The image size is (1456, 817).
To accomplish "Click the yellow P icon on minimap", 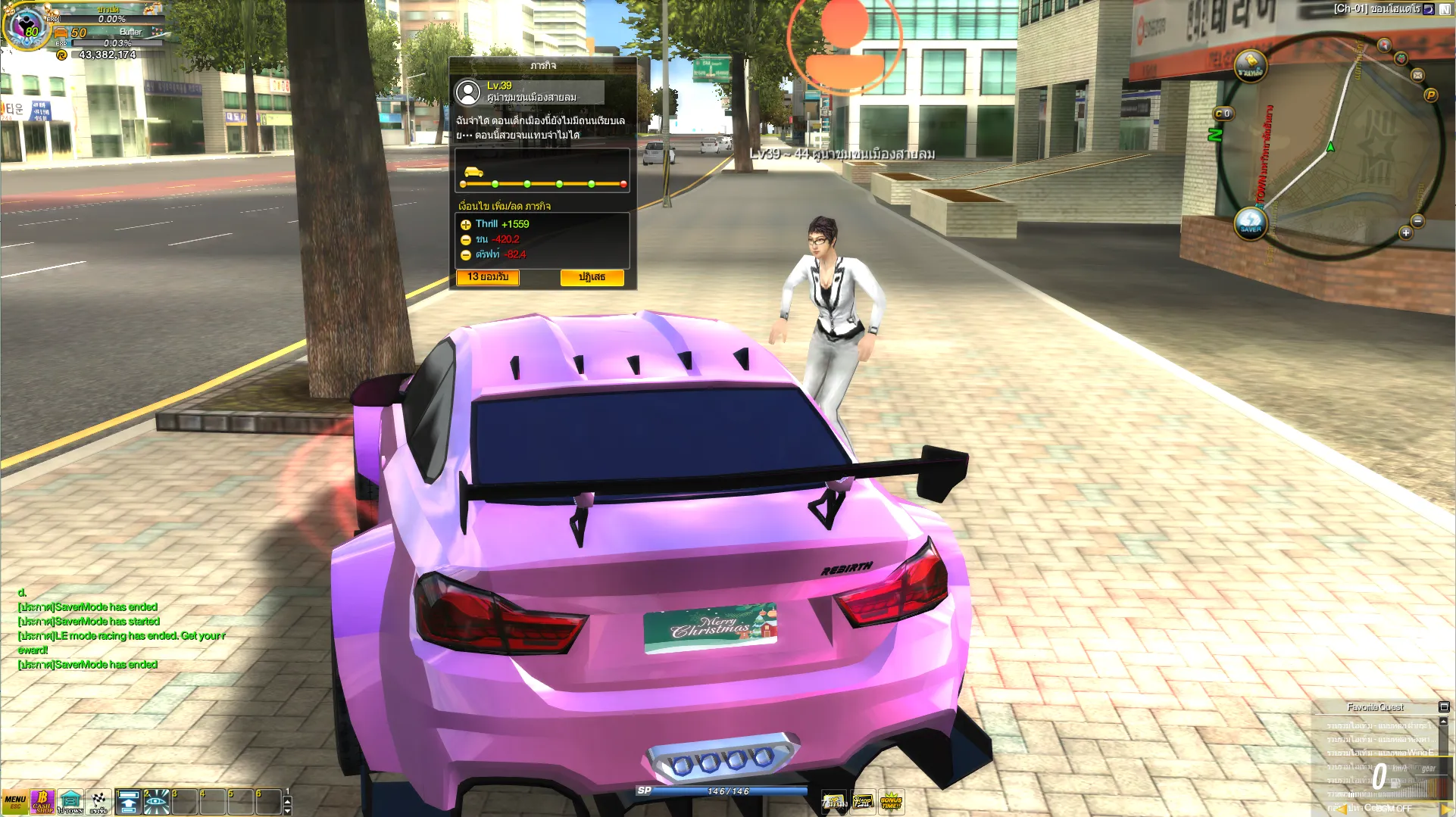I will 1431,95.
